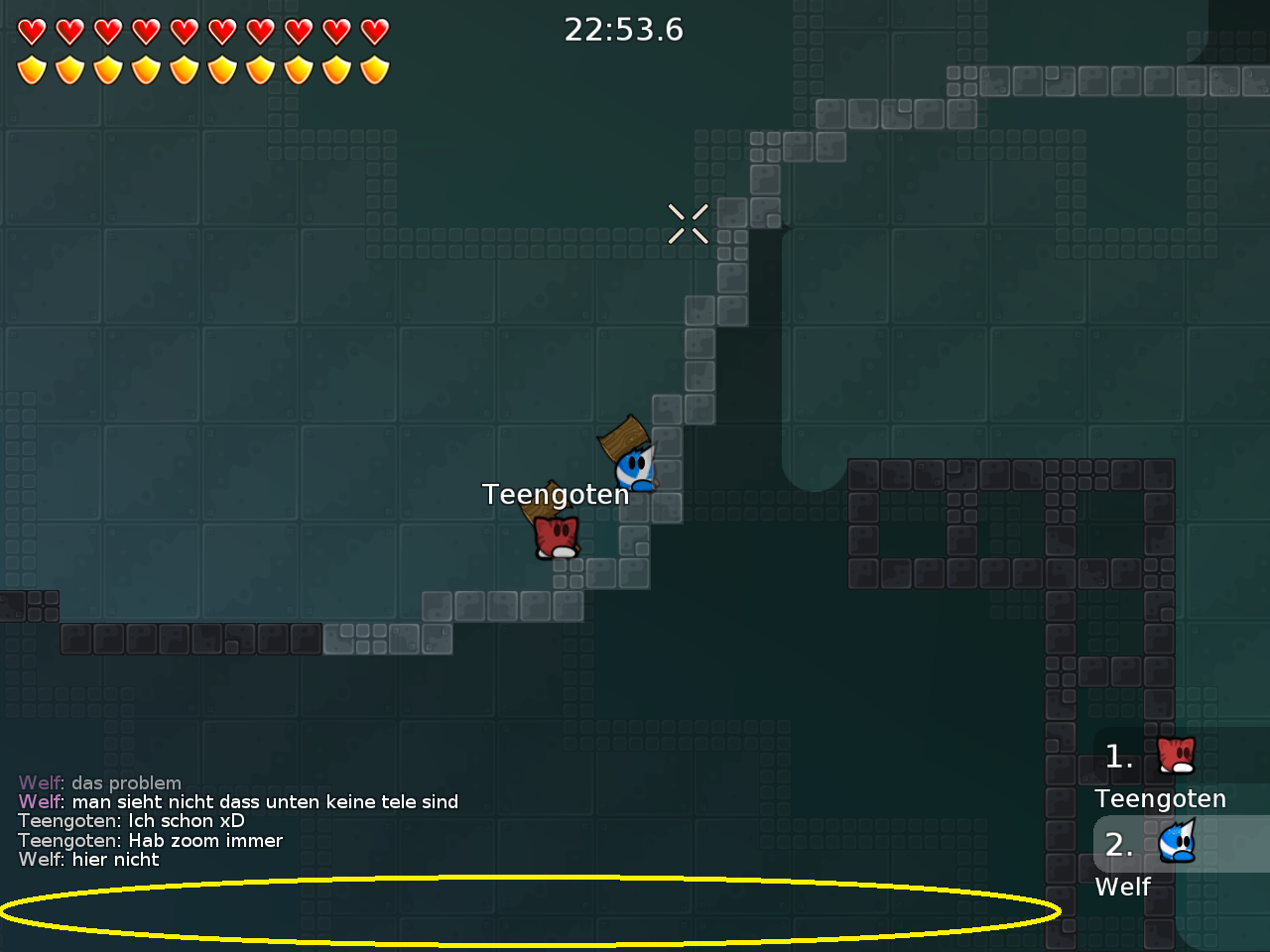Click the last heart in the health bar
The image size is (1270, 952).
[373, 31]
